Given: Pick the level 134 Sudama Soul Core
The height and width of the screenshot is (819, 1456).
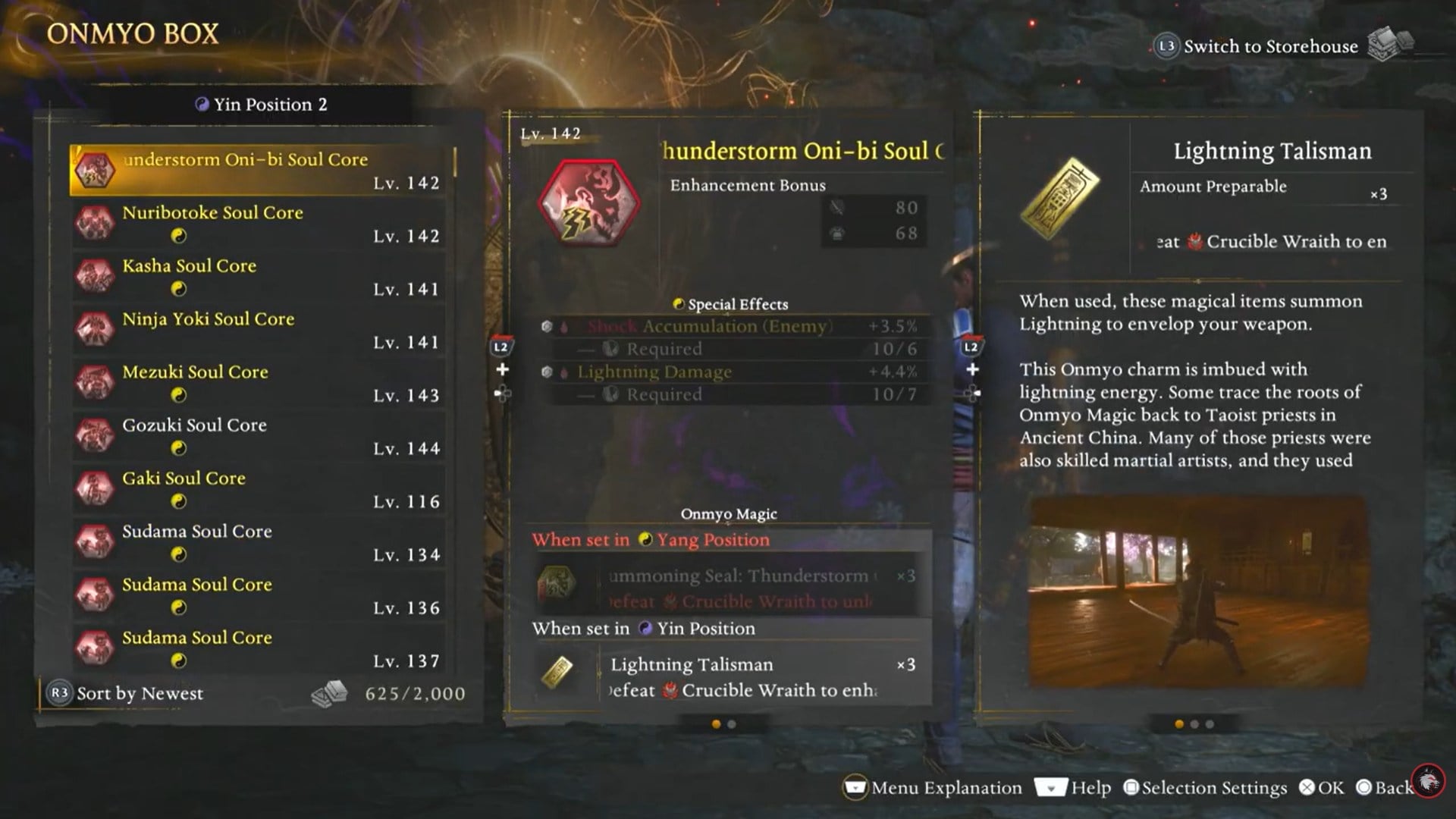Looking at the screenshot, I should pos(262,542).
